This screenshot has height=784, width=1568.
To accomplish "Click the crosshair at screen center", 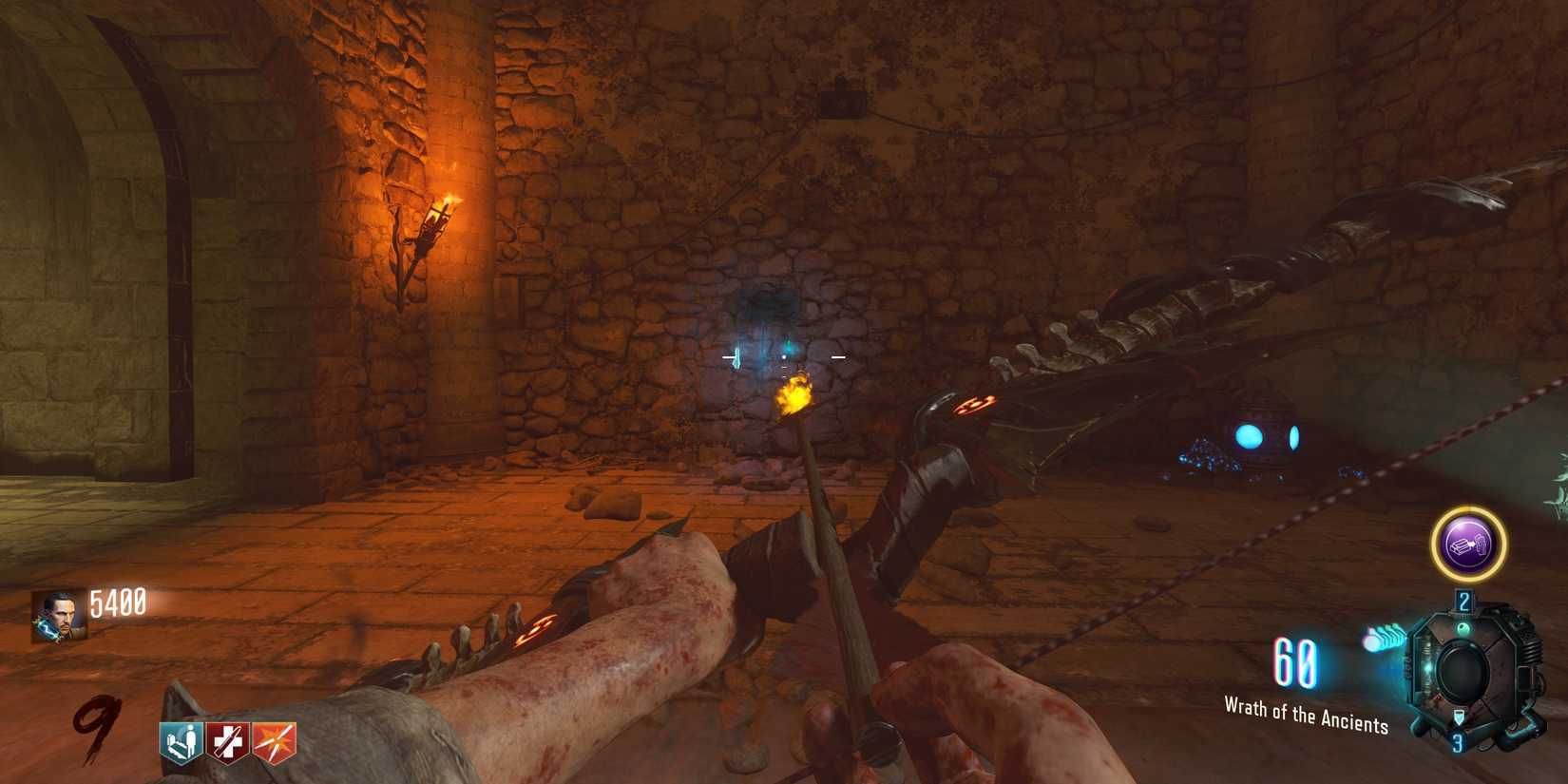I will 784,356.
